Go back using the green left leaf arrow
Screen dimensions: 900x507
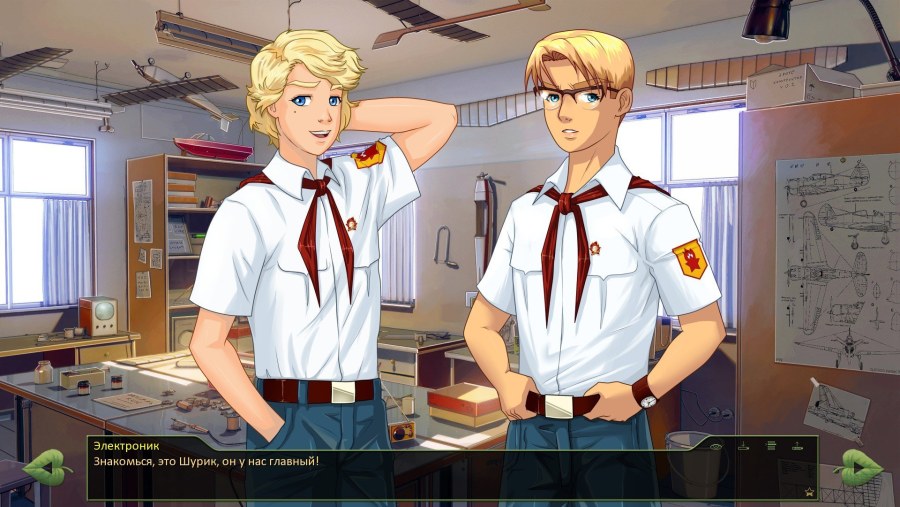click(x=45, y=467)
